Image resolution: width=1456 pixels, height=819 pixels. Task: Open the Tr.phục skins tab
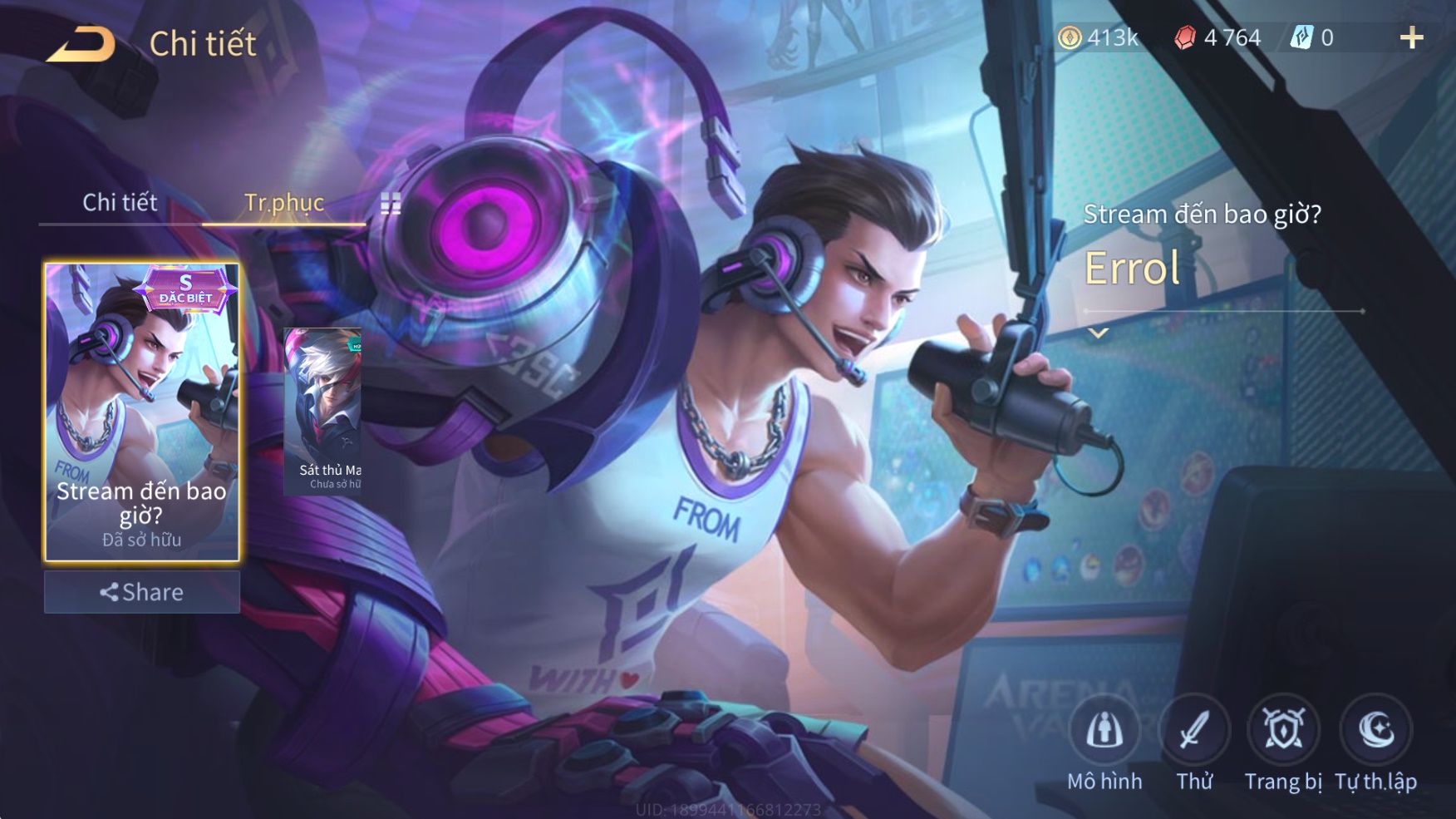click(283, 203)
